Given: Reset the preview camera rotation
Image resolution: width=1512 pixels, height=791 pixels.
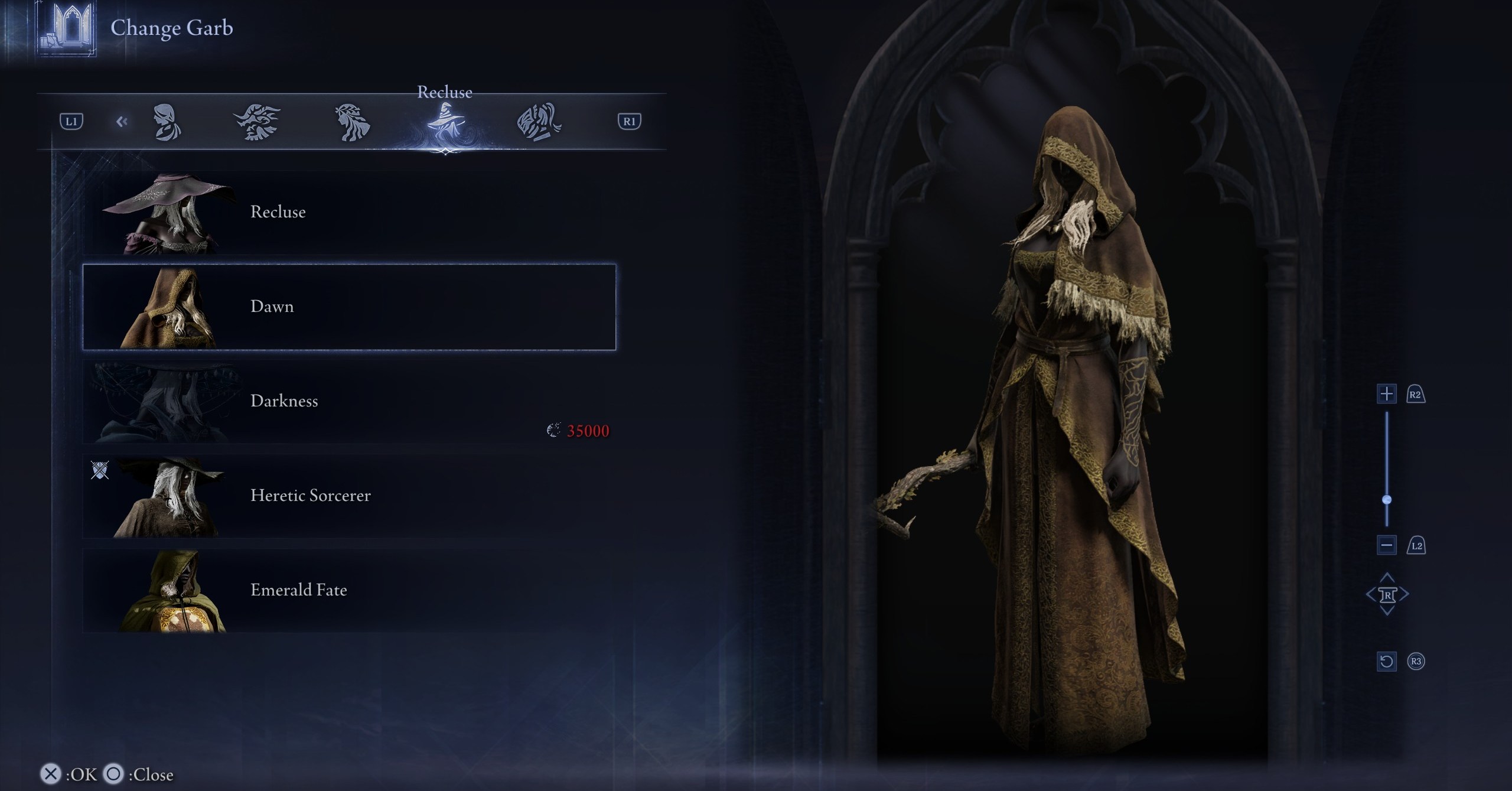Looking at the screenshot, I should point(1386,661).
